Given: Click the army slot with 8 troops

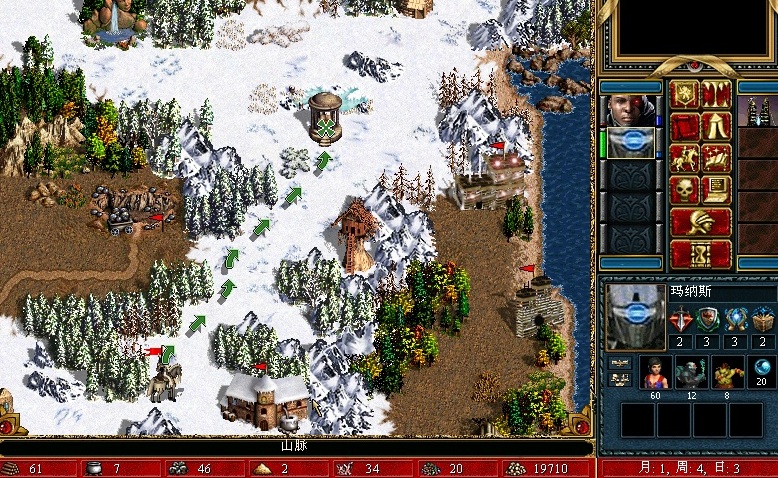Looking at the screenshot, I should 727,371.
